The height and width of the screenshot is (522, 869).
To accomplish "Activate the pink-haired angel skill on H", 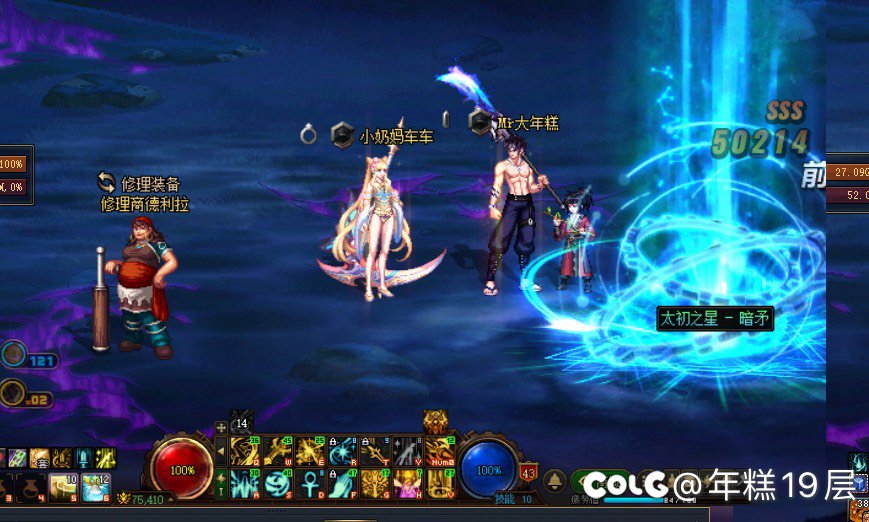I will [x=407, y=484].
